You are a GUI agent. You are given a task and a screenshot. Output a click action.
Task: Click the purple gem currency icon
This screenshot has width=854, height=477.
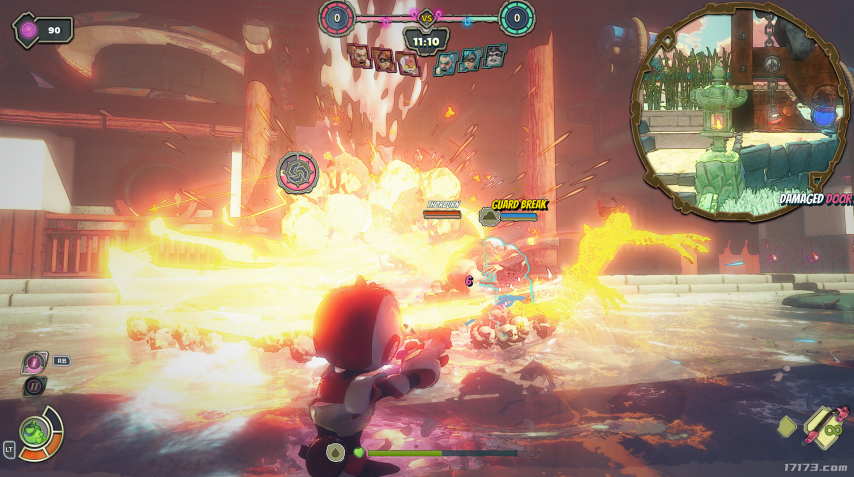[28, 31]
